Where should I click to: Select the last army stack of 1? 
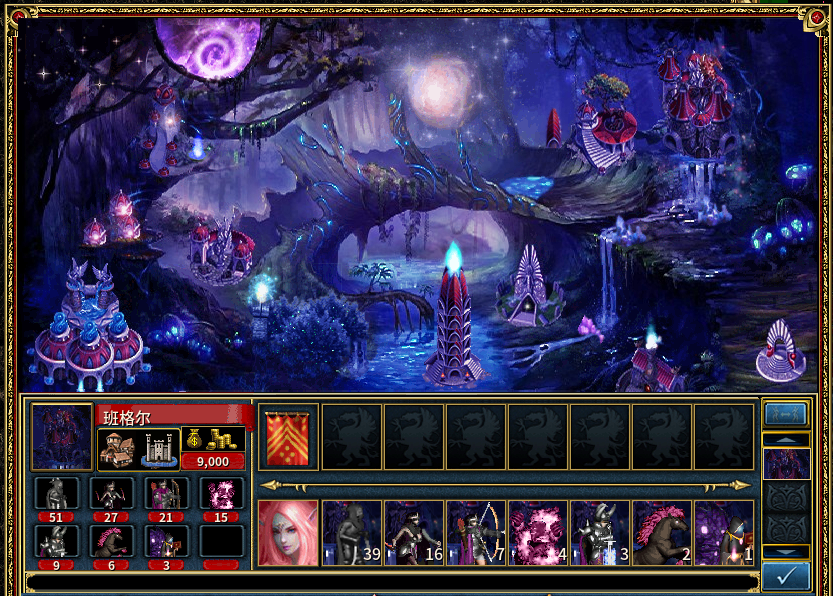tap(724, 533)
